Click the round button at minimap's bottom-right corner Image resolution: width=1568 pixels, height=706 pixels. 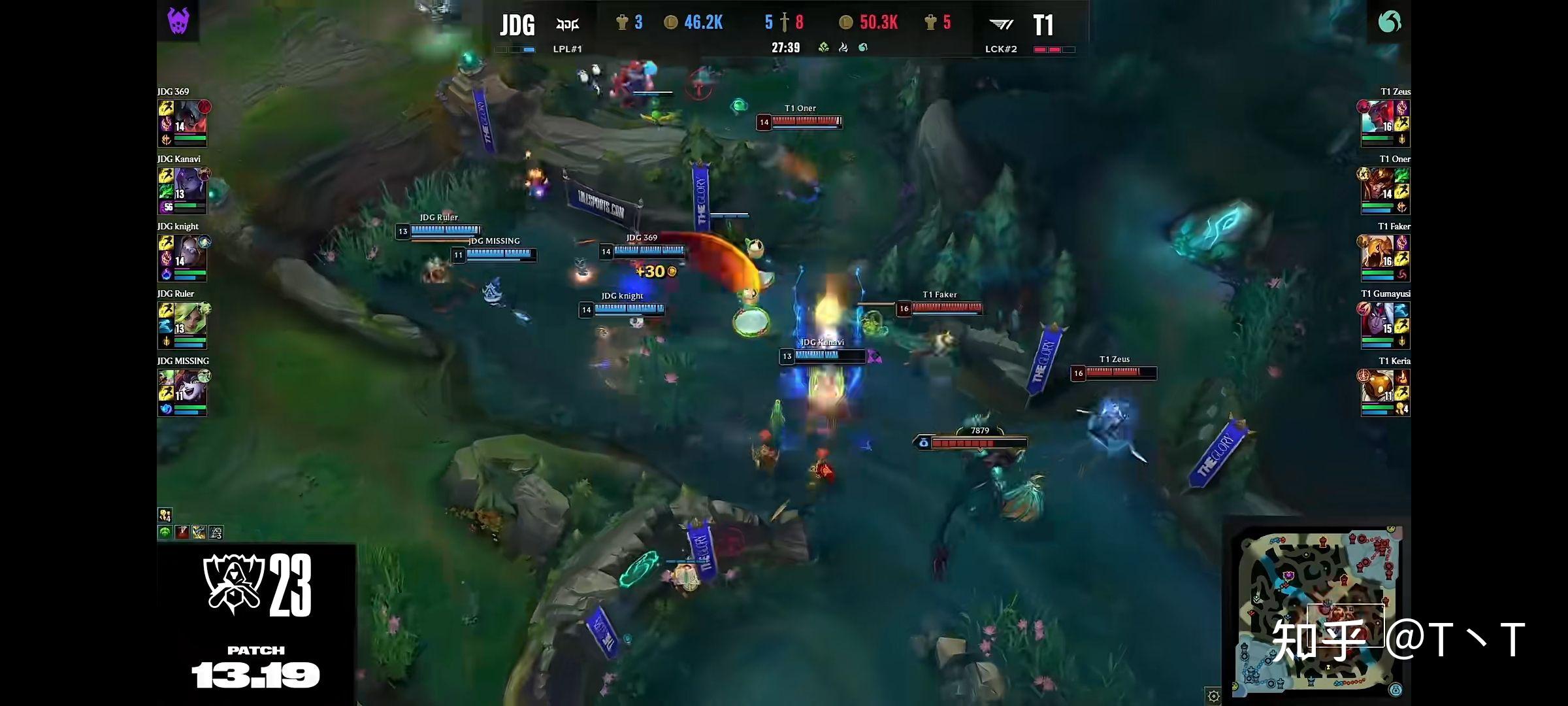pyautogui.click(x=1396, y=690)
